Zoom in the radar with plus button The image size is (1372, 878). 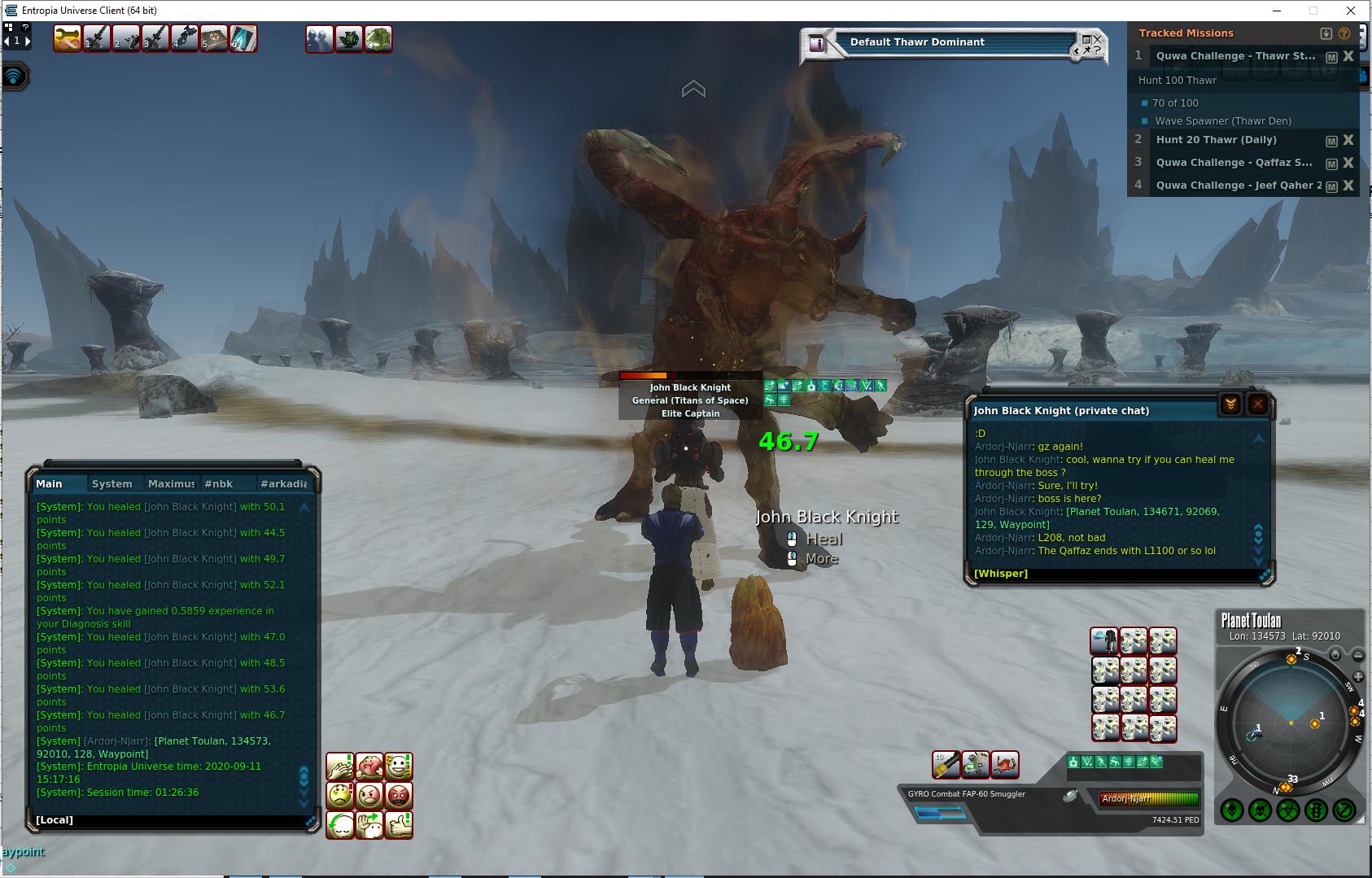[x=1358, y=677]
